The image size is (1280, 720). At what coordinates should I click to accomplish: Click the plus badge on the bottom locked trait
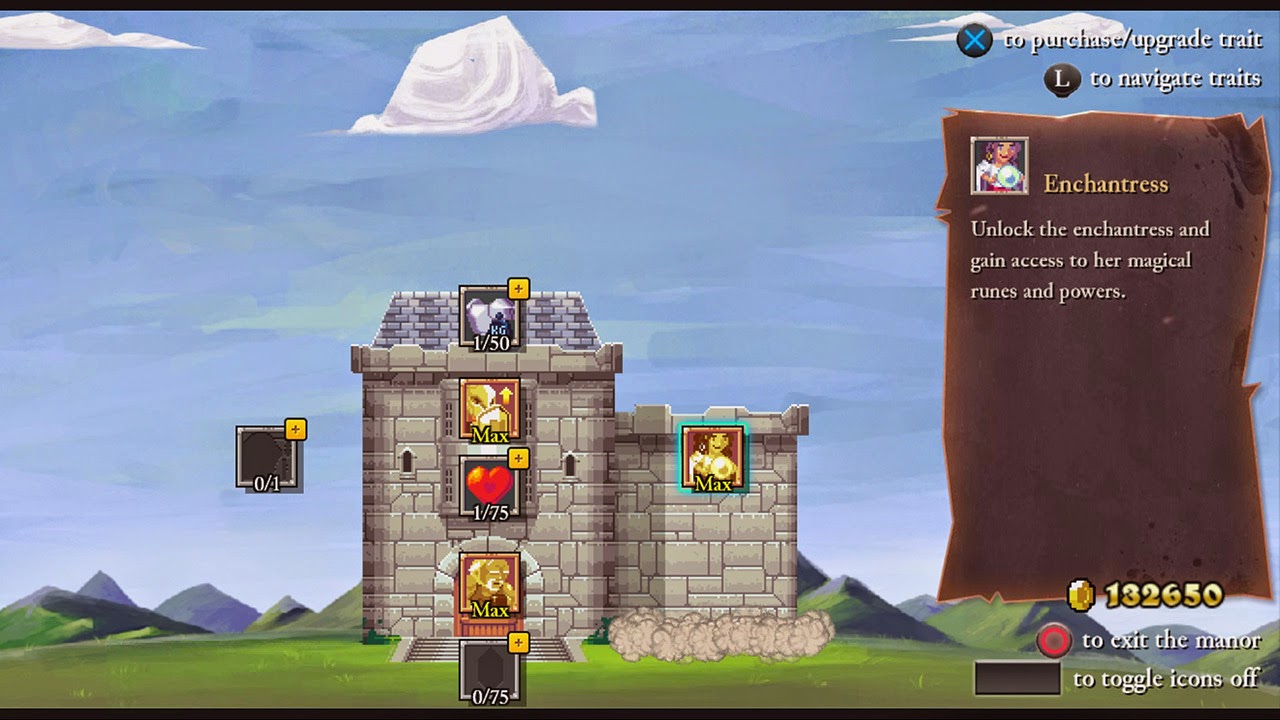(517, 642)
